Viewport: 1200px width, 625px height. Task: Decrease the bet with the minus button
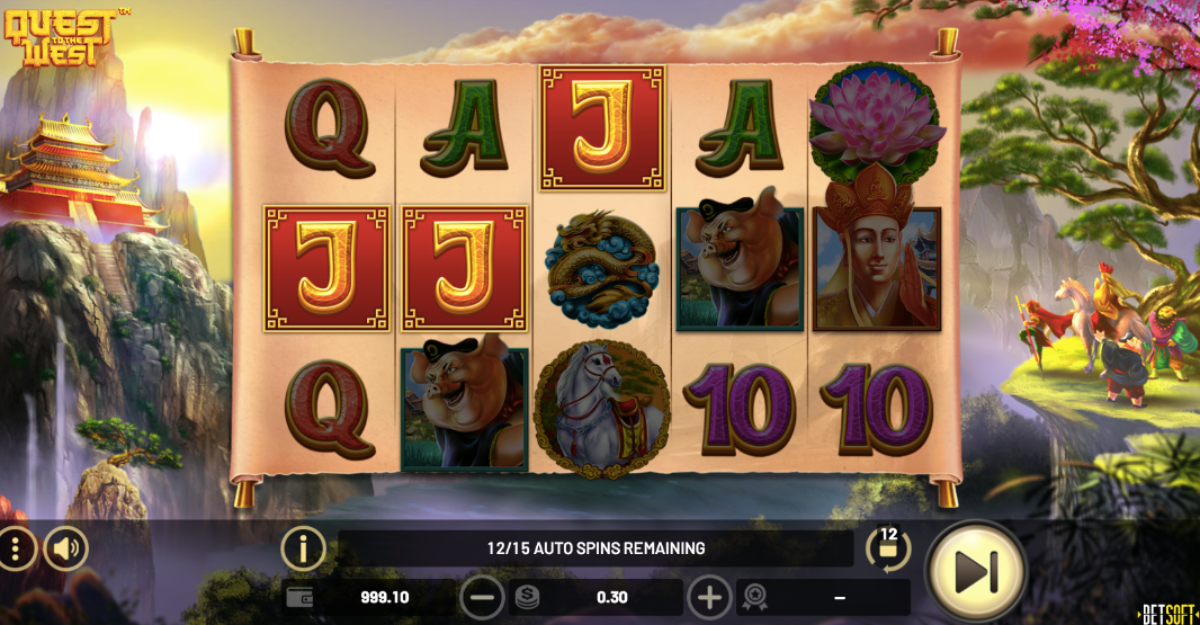[x=482, y=598]
